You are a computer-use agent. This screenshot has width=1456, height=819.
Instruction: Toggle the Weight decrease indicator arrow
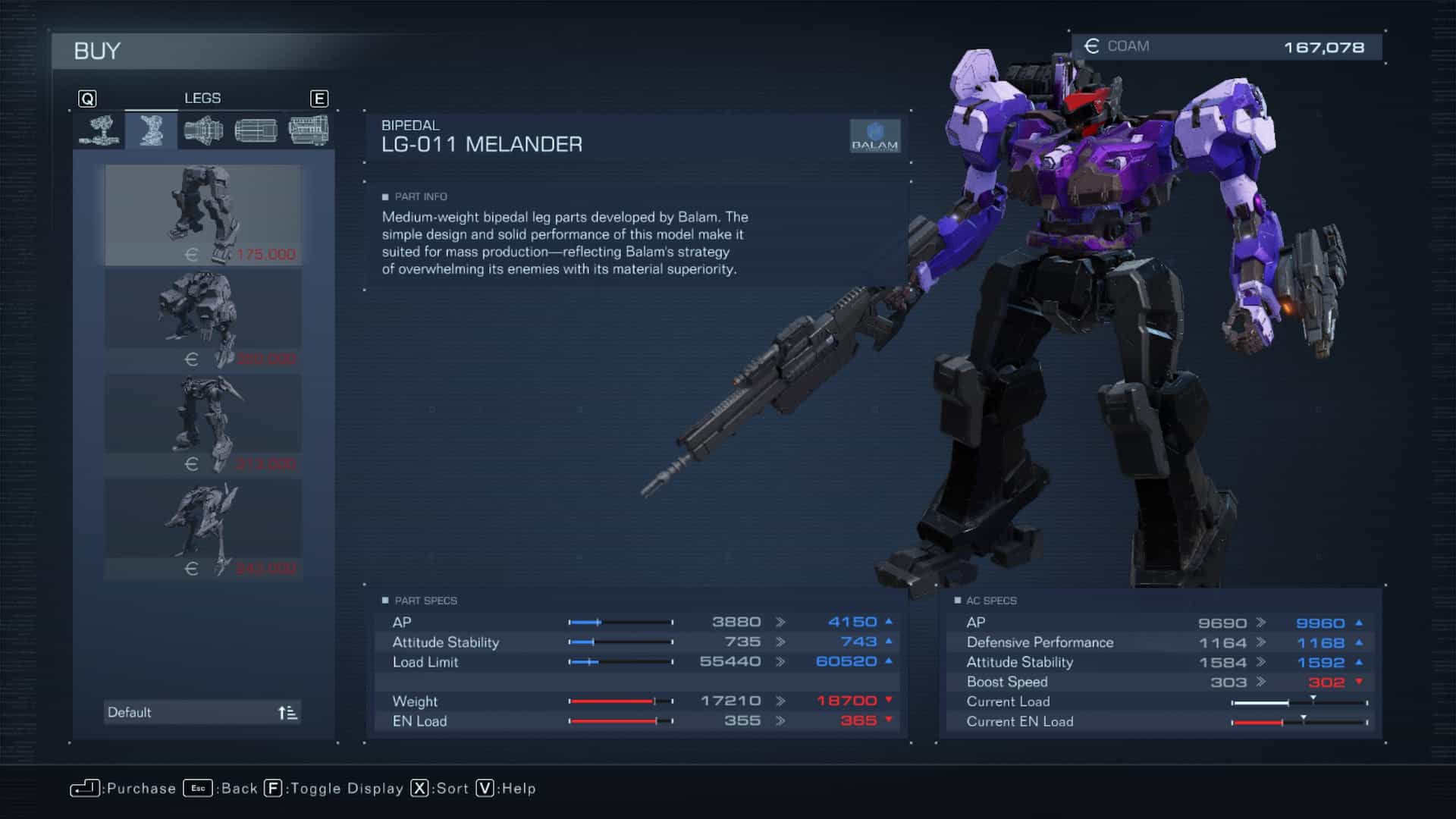coord(888,701)
